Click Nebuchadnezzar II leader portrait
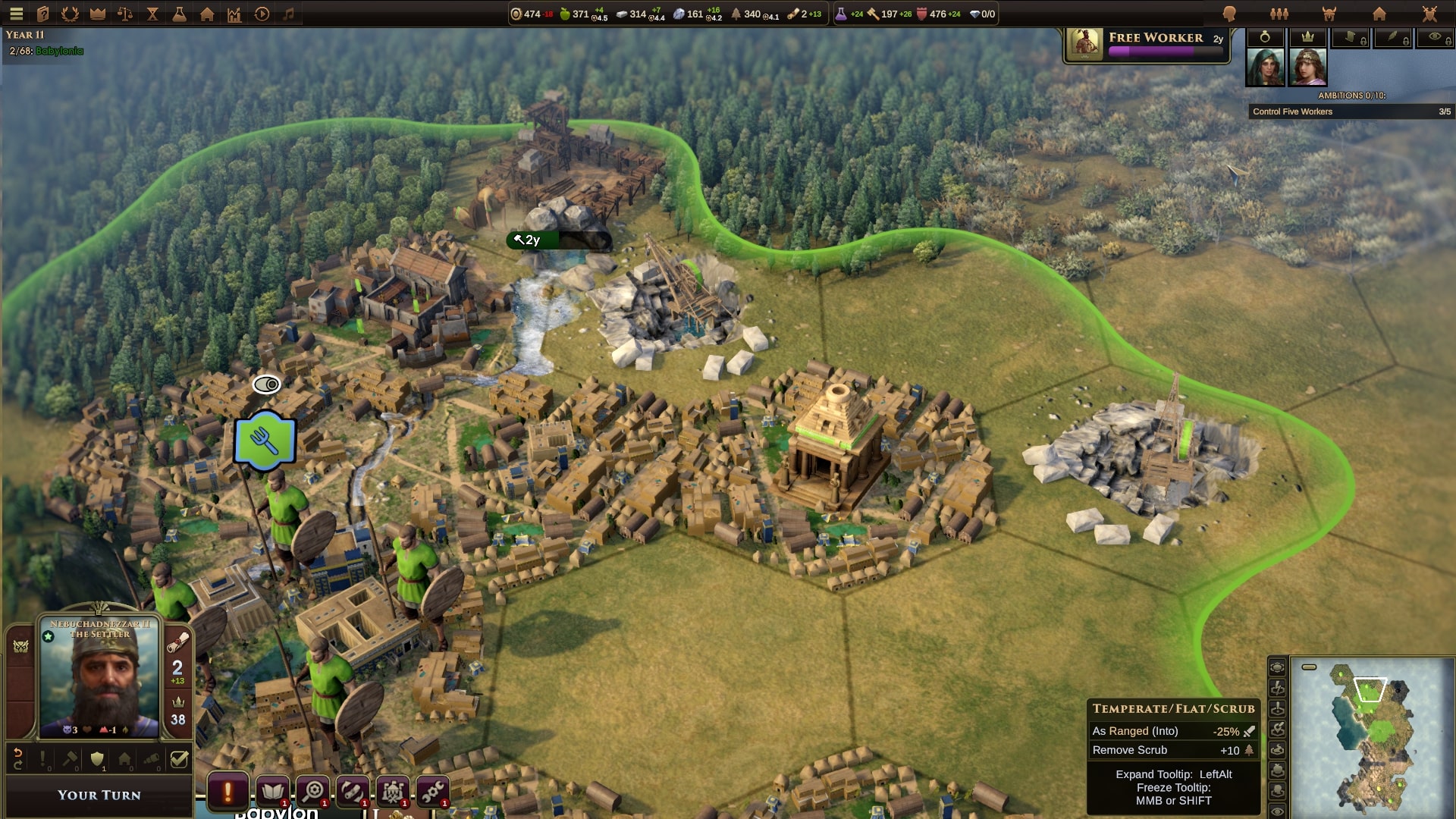The width and height of the screenshot is (1456, 819). (99, 676)
